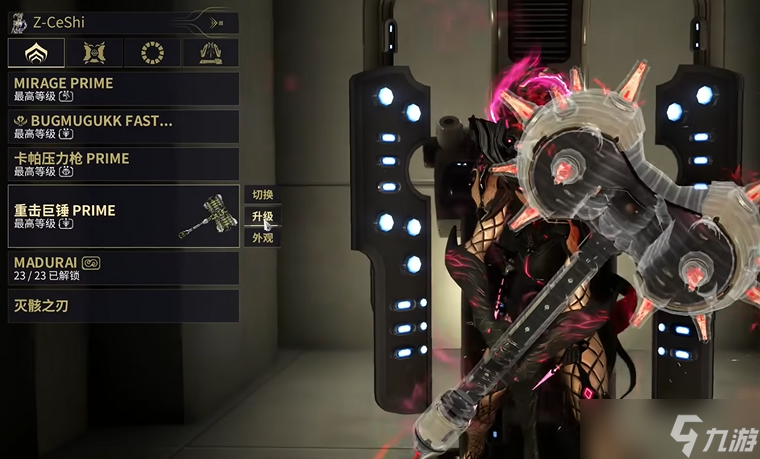Select the Warframe loadout tab
Image resolution: width=760 pixels, height=459 pixels.
click(36, 52)
